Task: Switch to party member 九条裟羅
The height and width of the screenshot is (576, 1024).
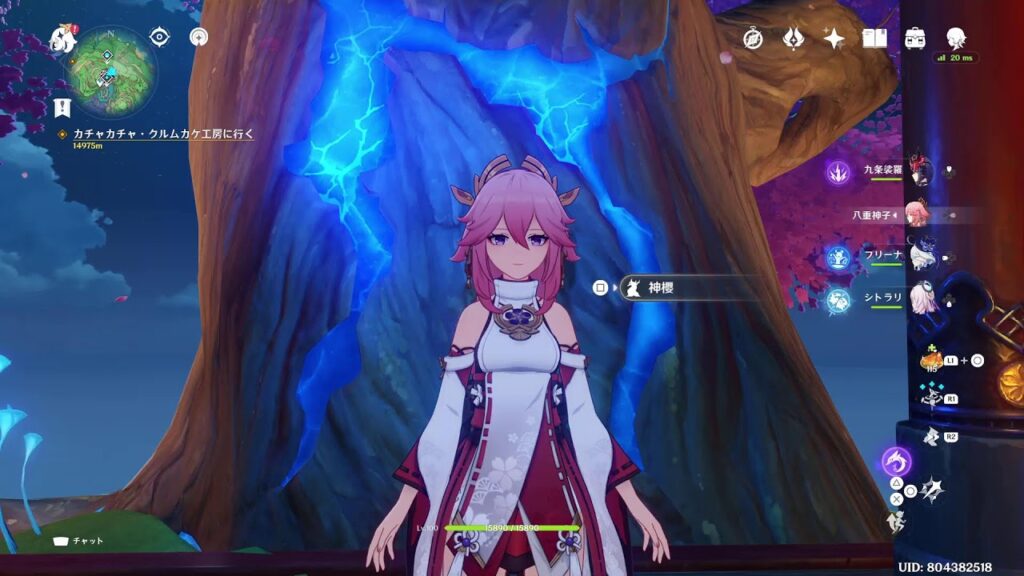Action: [x=918, y=171]
